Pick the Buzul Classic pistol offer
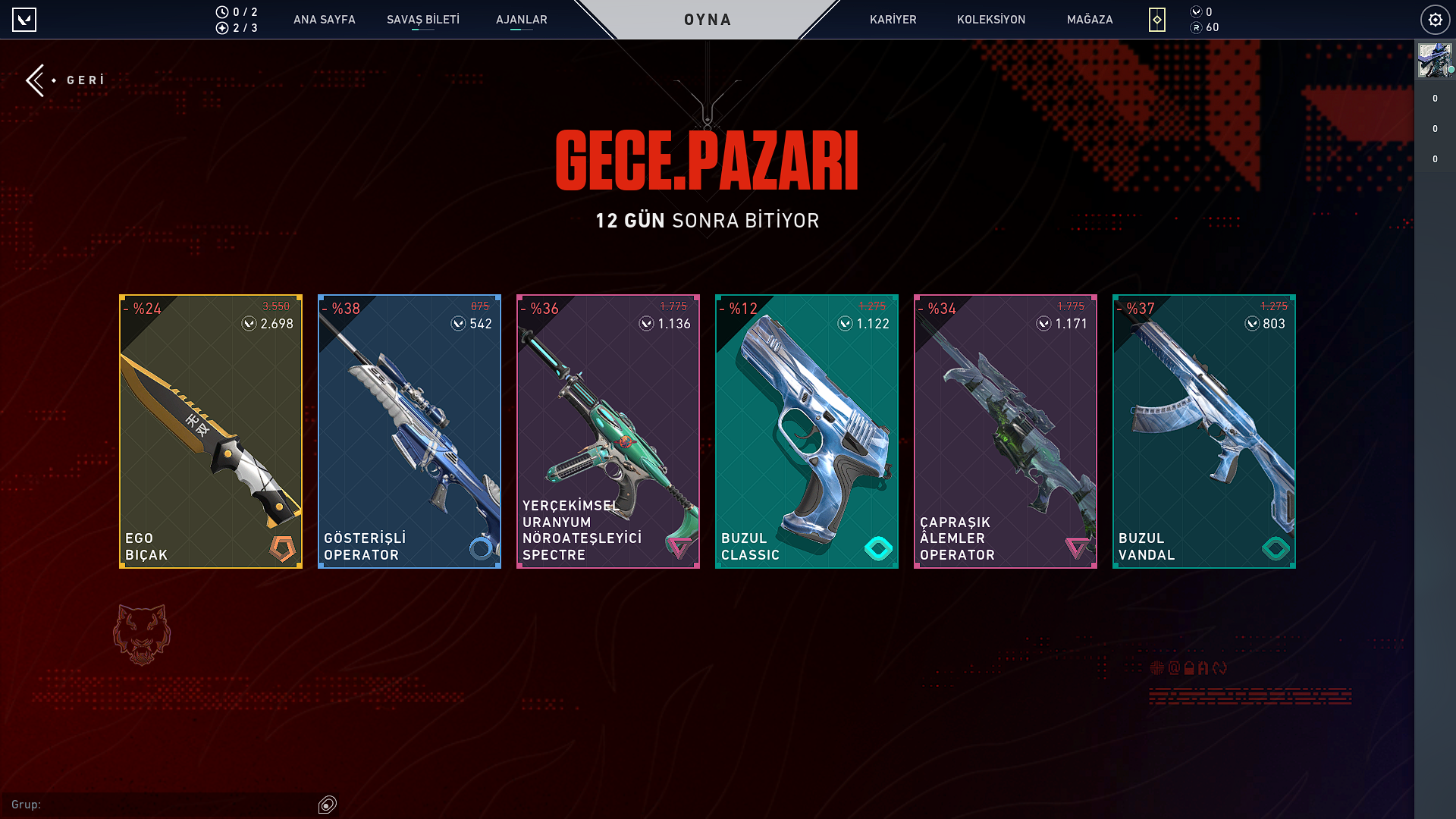This screenshot has height=819, width=1456. pyautogui.click(x=807, y=431)
